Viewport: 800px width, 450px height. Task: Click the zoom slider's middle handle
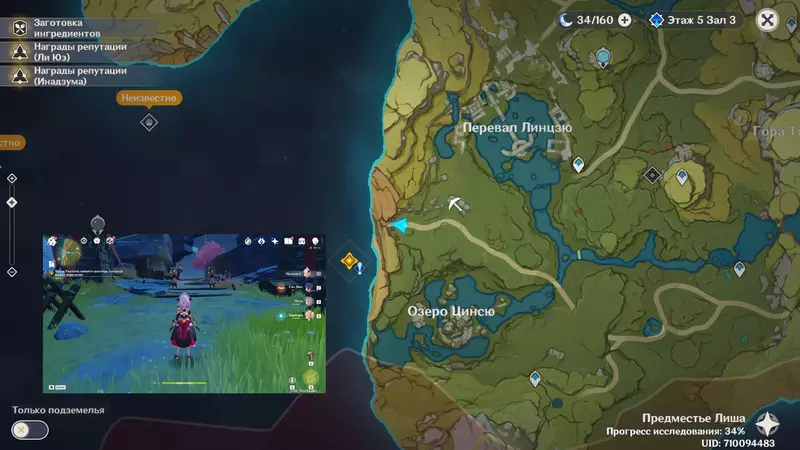11,202
